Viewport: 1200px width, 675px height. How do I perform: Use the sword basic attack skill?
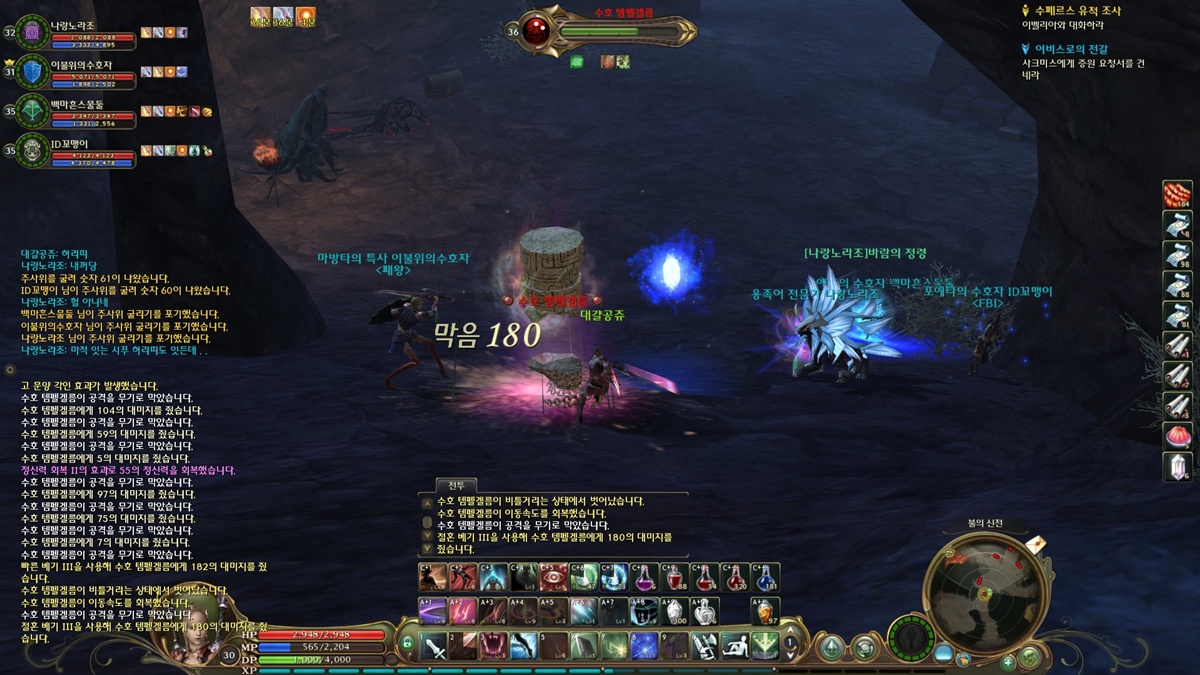[433, 646]
